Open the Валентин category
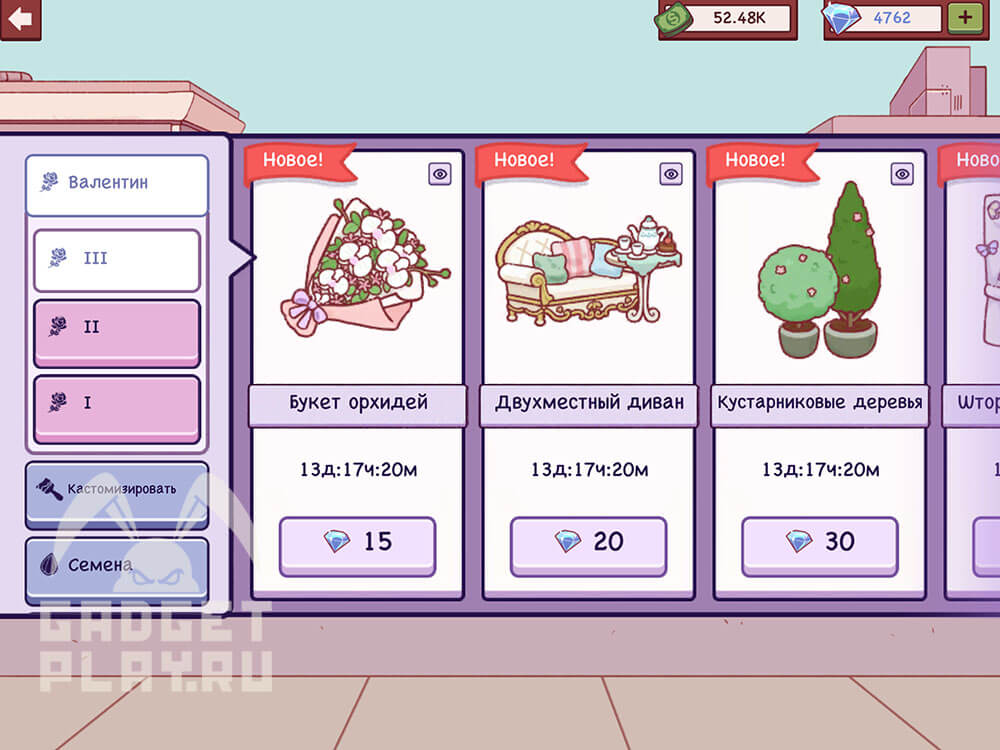This screenshot has height=750, width=1000. (117, 184)
